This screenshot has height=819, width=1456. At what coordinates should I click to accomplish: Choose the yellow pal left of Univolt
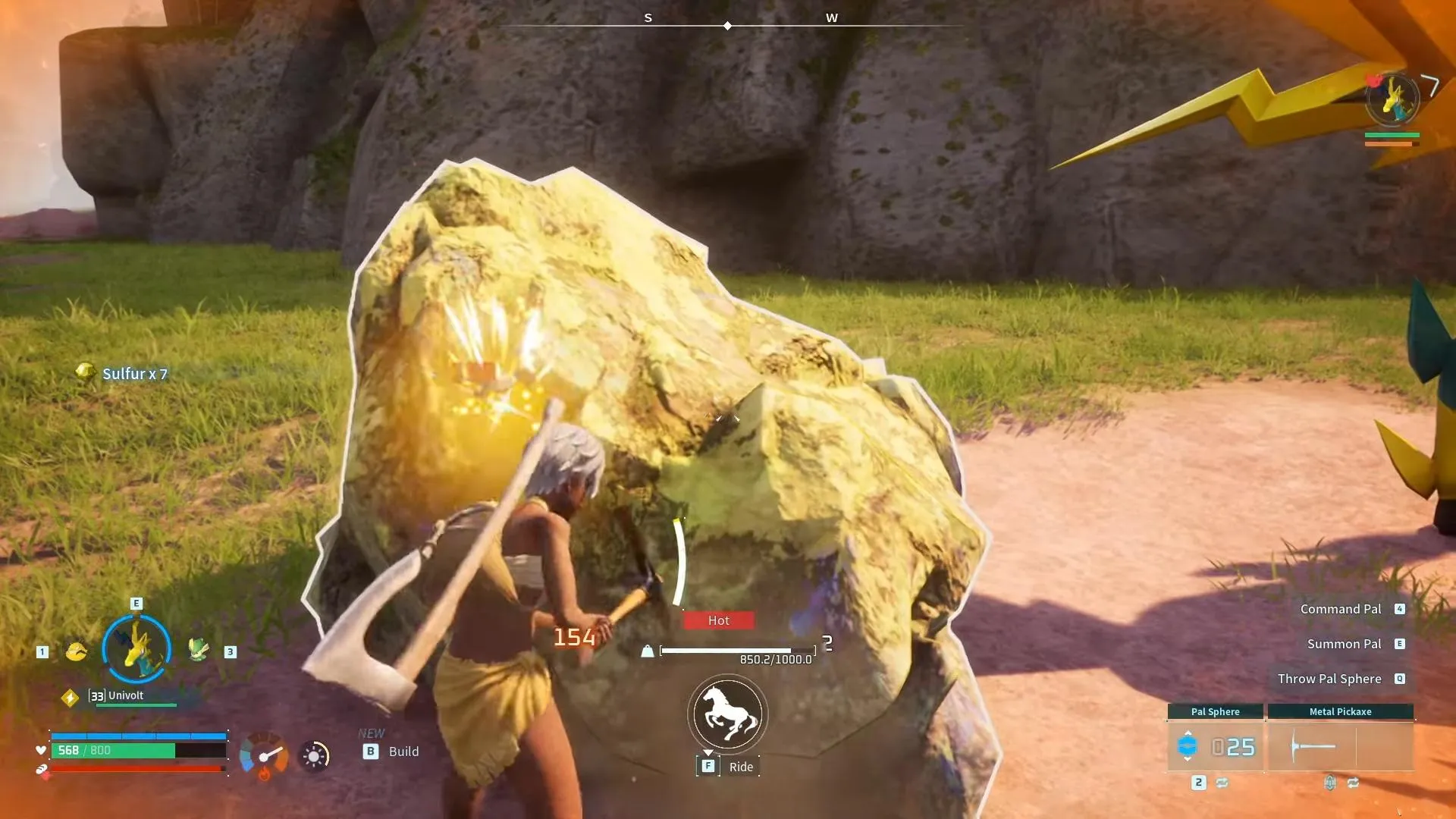[77, 651]
